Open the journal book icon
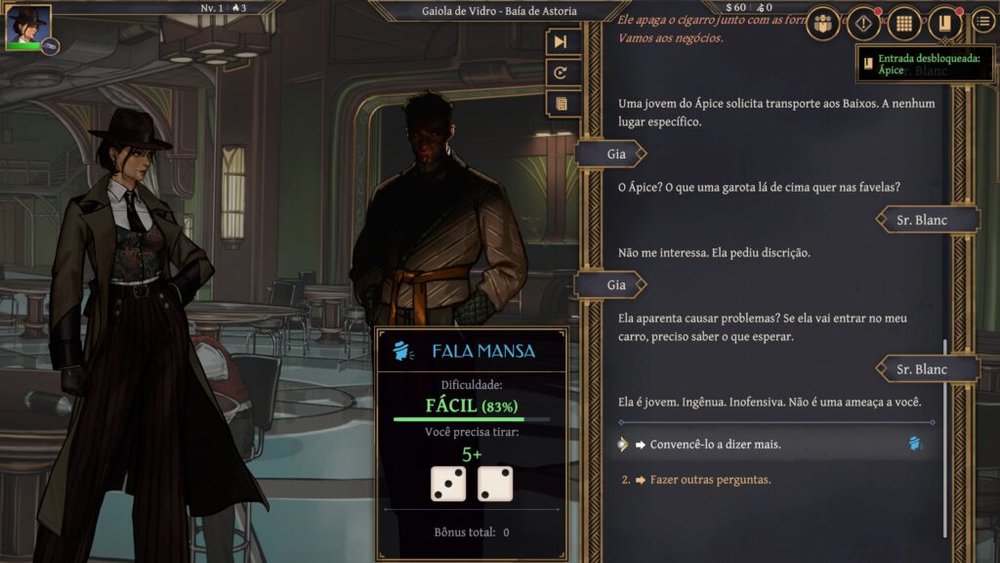This screenshot has width=1000, height=563. (944, 22)
